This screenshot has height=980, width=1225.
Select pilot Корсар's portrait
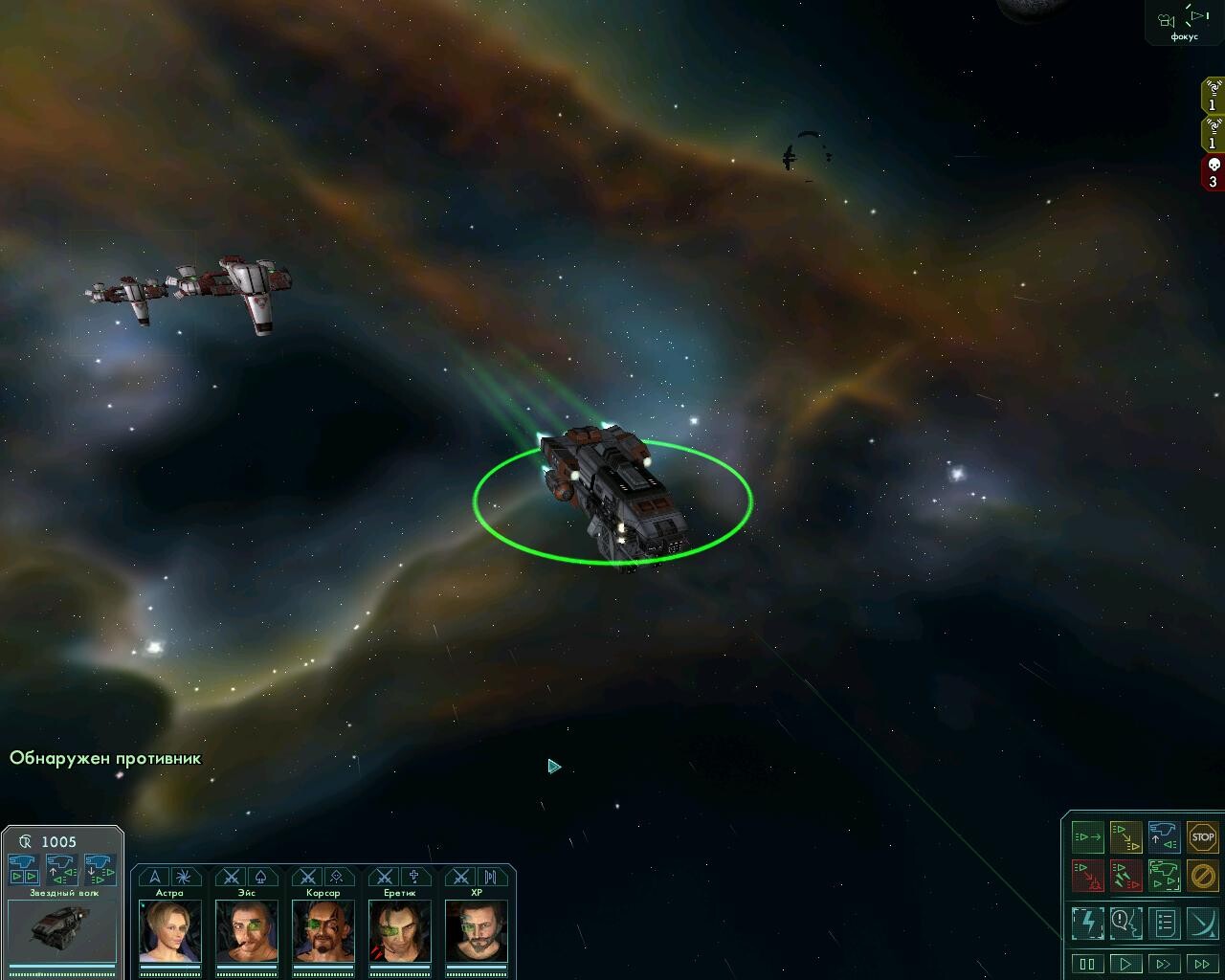click(x=323, y=930)
